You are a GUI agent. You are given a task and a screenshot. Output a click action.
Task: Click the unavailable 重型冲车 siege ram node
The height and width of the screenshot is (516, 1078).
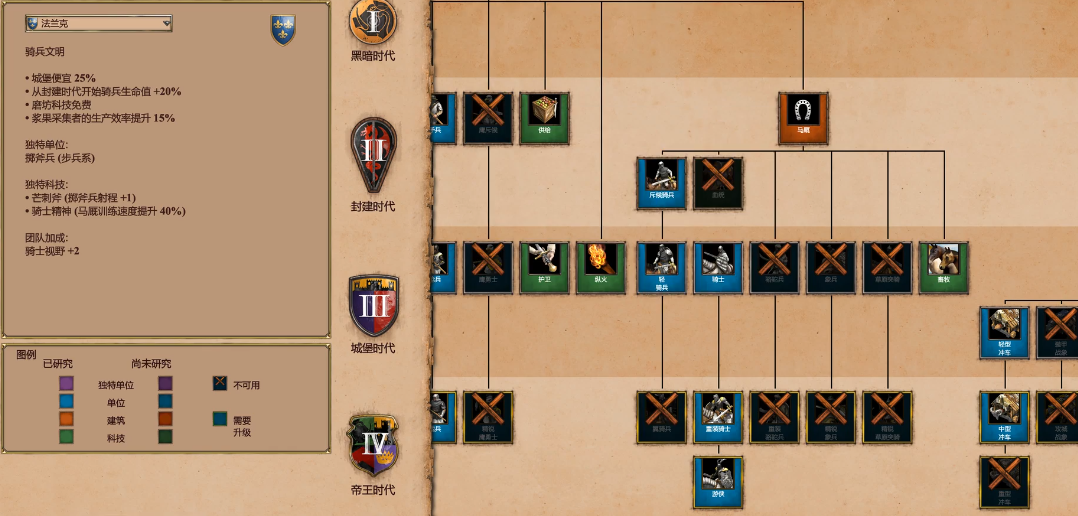(x=1004, y=482)
